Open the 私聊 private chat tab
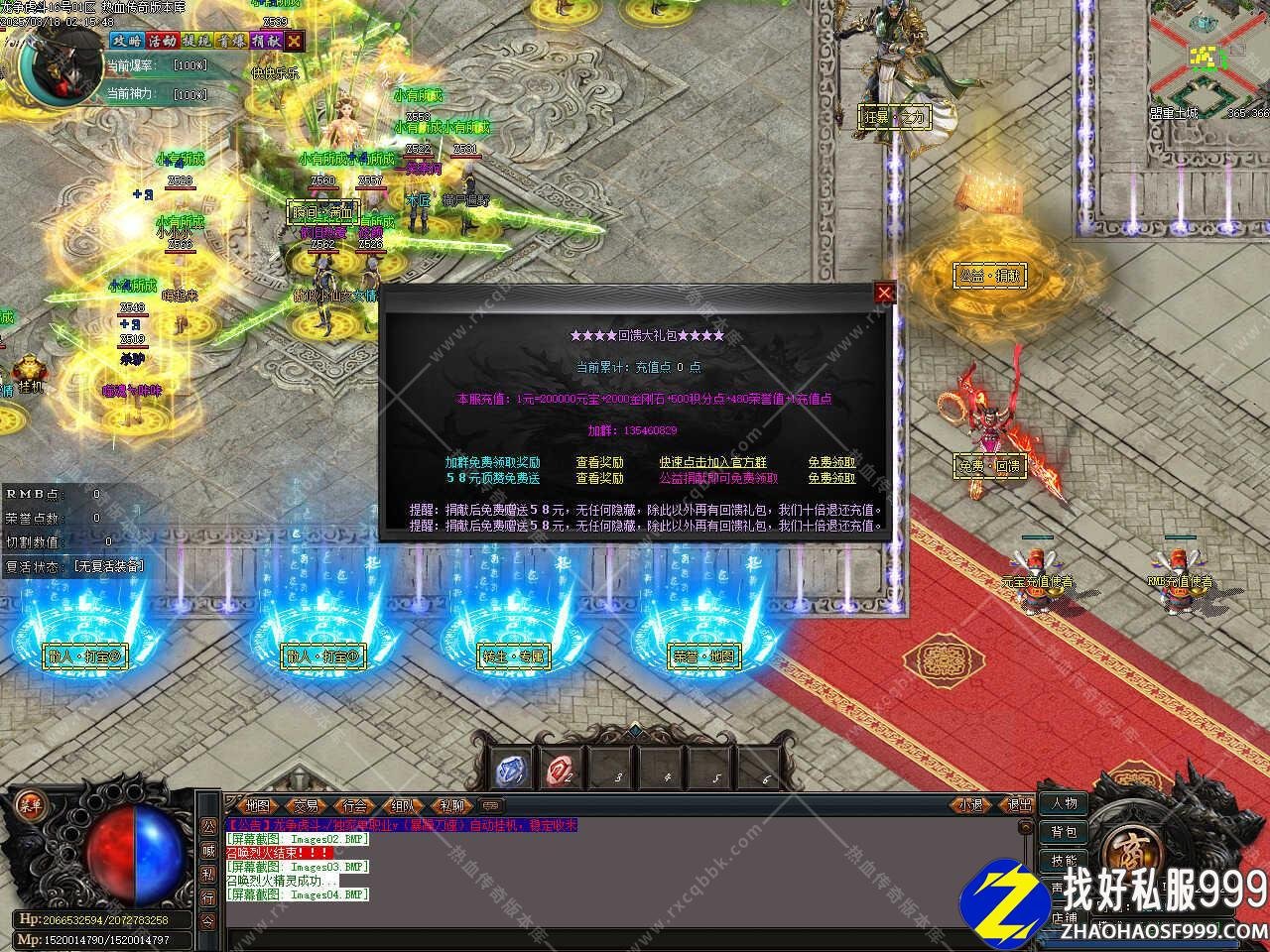The width and height of the screenshot is (1270, 952). point(451,806)
